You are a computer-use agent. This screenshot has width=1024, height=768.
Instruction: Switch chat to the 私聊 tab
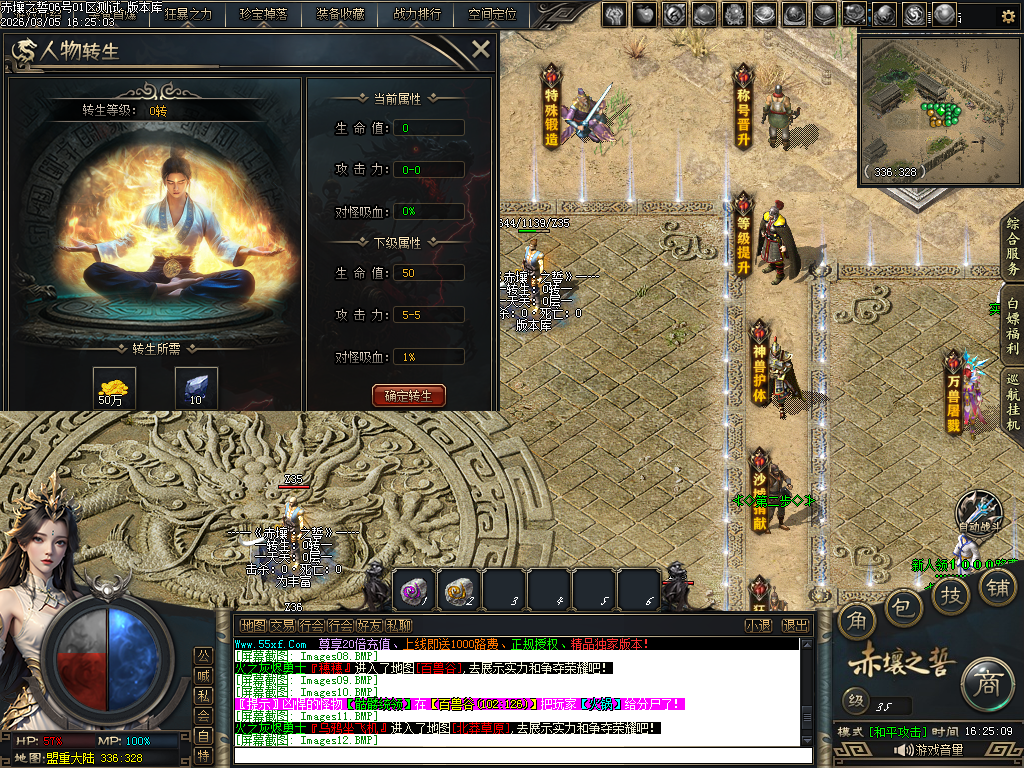point(398,625)
